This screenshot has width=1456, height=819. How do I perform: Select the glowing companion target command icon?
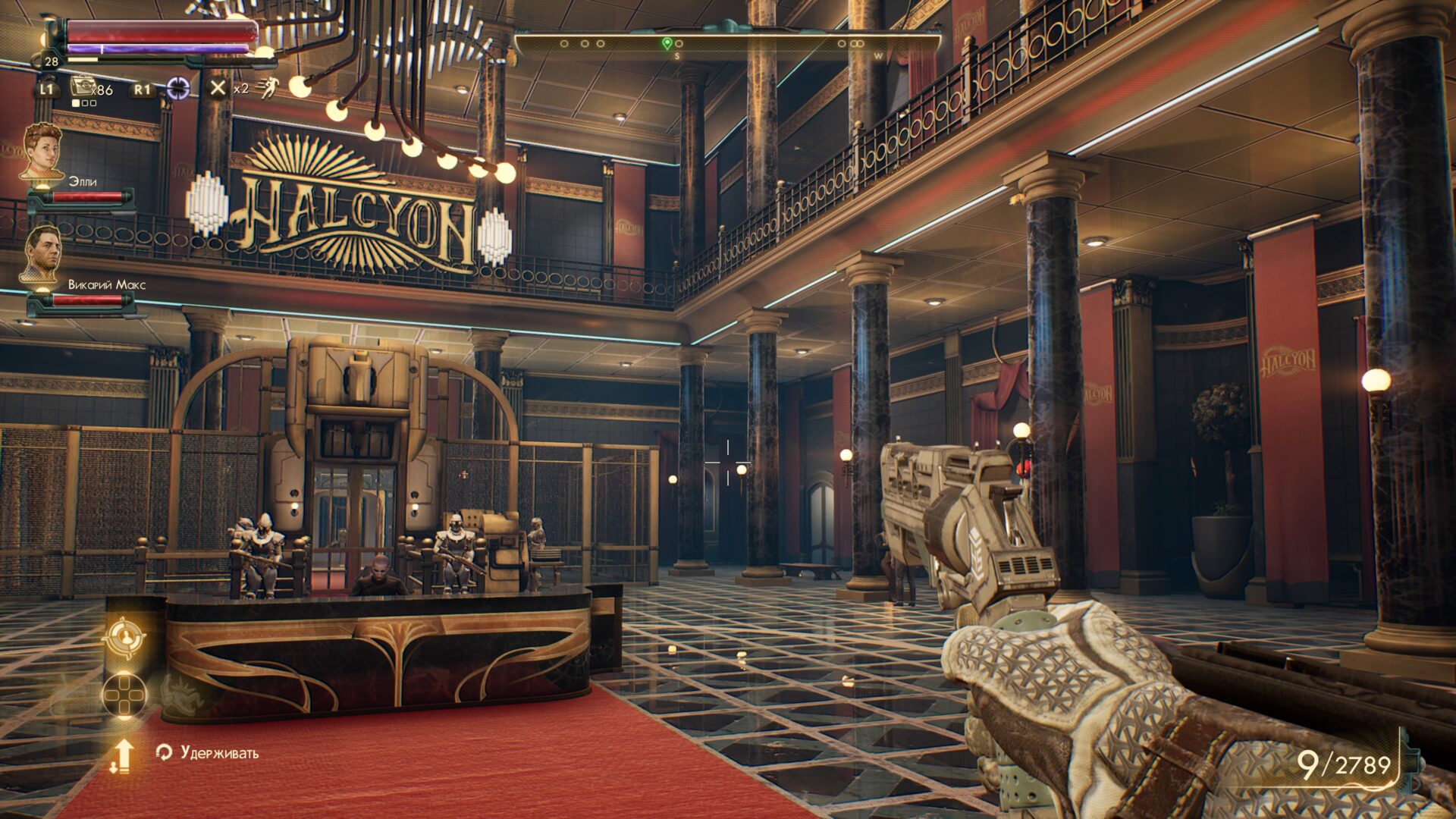(124, 637)
